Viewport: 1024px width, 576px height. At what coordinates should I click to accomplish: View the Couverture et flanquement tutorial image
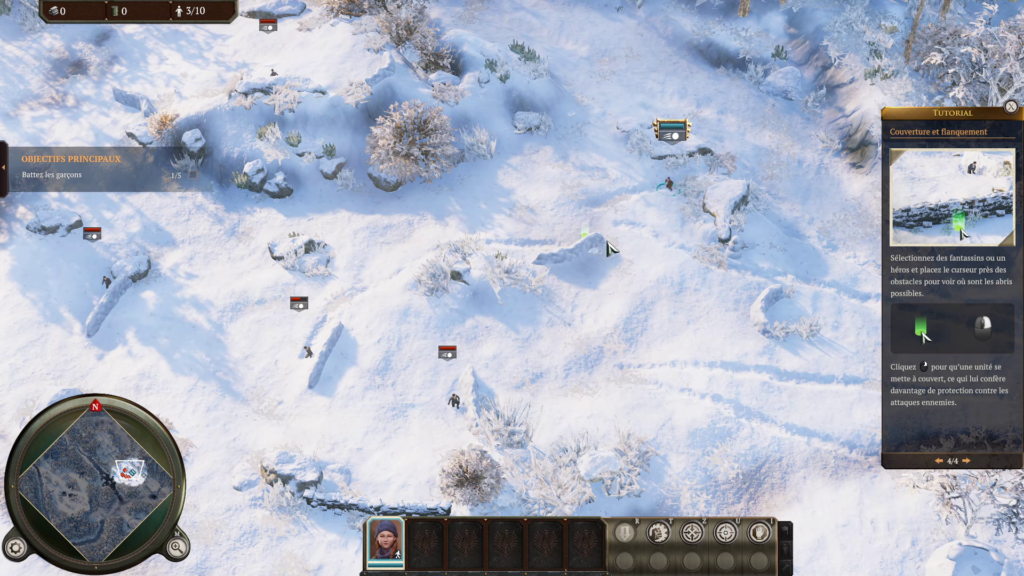(952, 197)
